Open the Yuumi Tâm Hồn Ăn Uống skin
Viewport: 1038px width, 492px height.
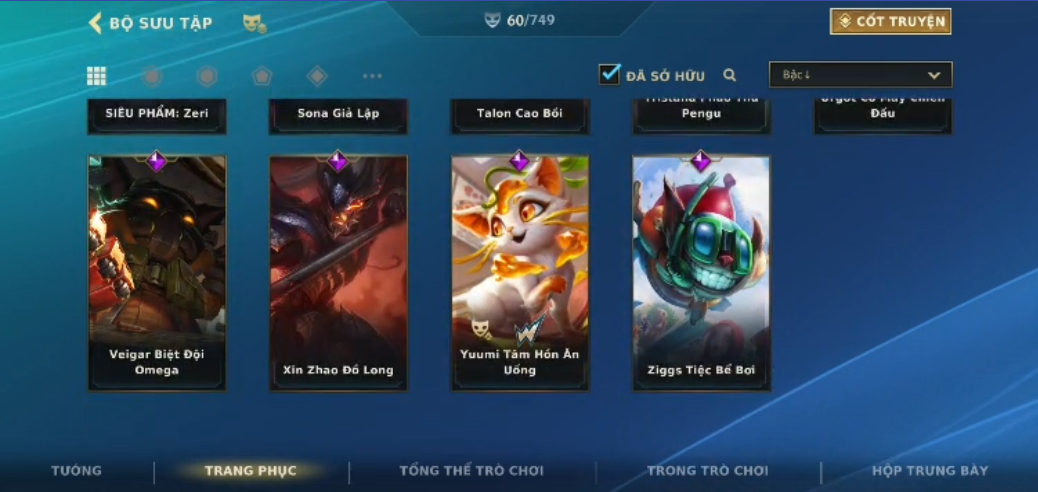(519, 272)
